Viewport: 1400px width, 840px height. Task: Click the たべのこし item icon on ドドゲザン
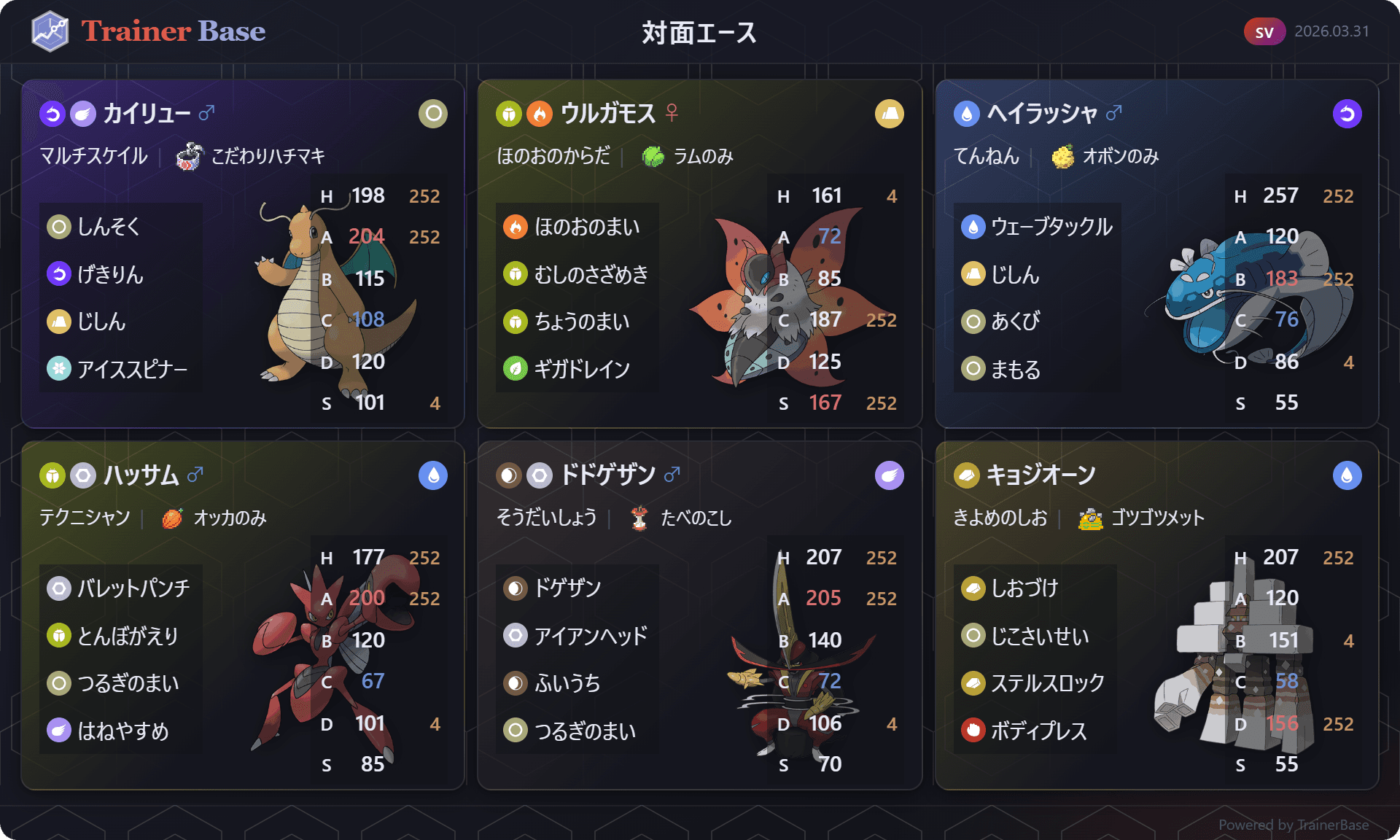(639, 518)
